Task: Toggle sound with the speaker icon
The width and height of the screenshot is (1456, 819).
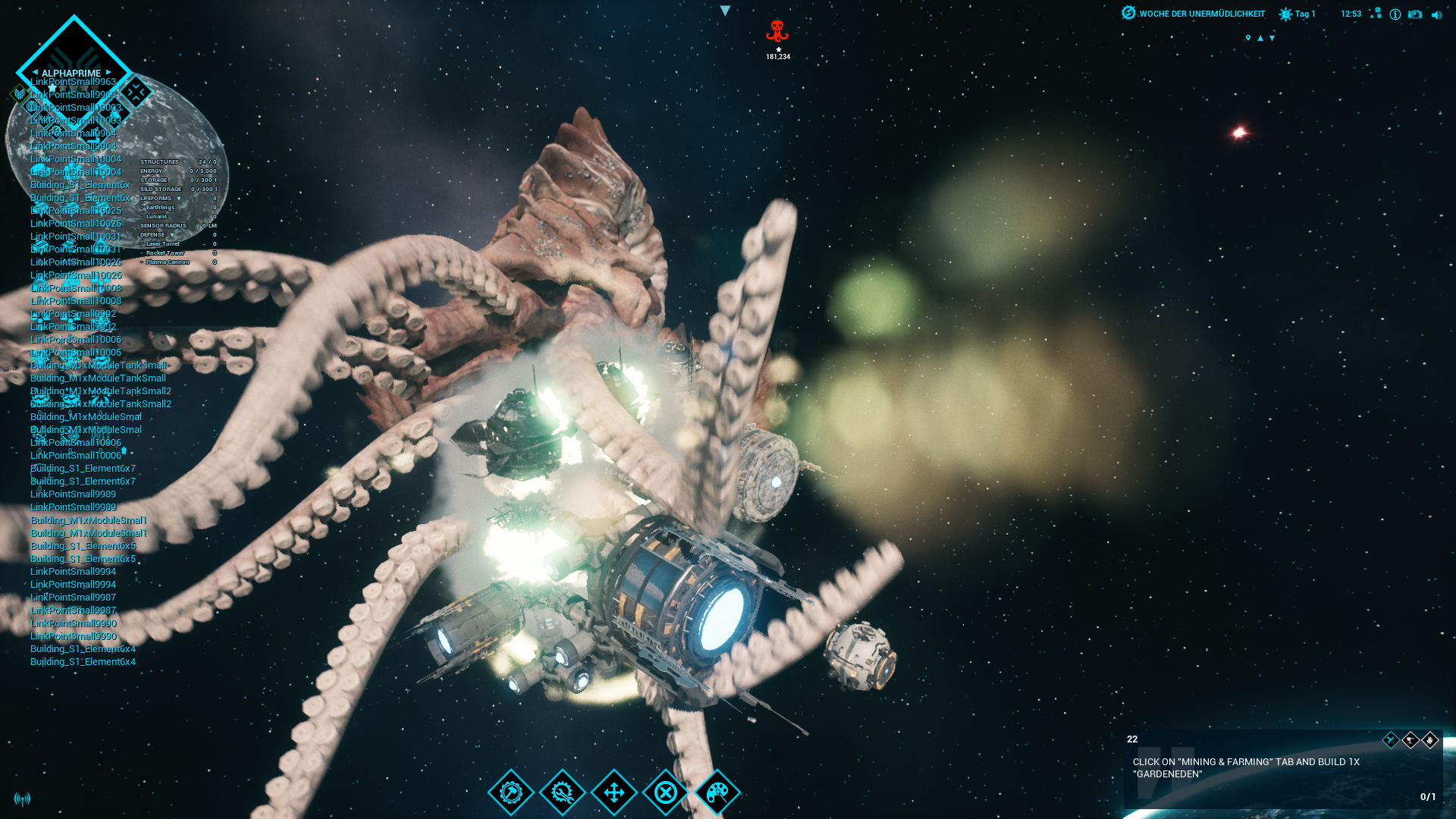Action: [x=1436, y=14]
